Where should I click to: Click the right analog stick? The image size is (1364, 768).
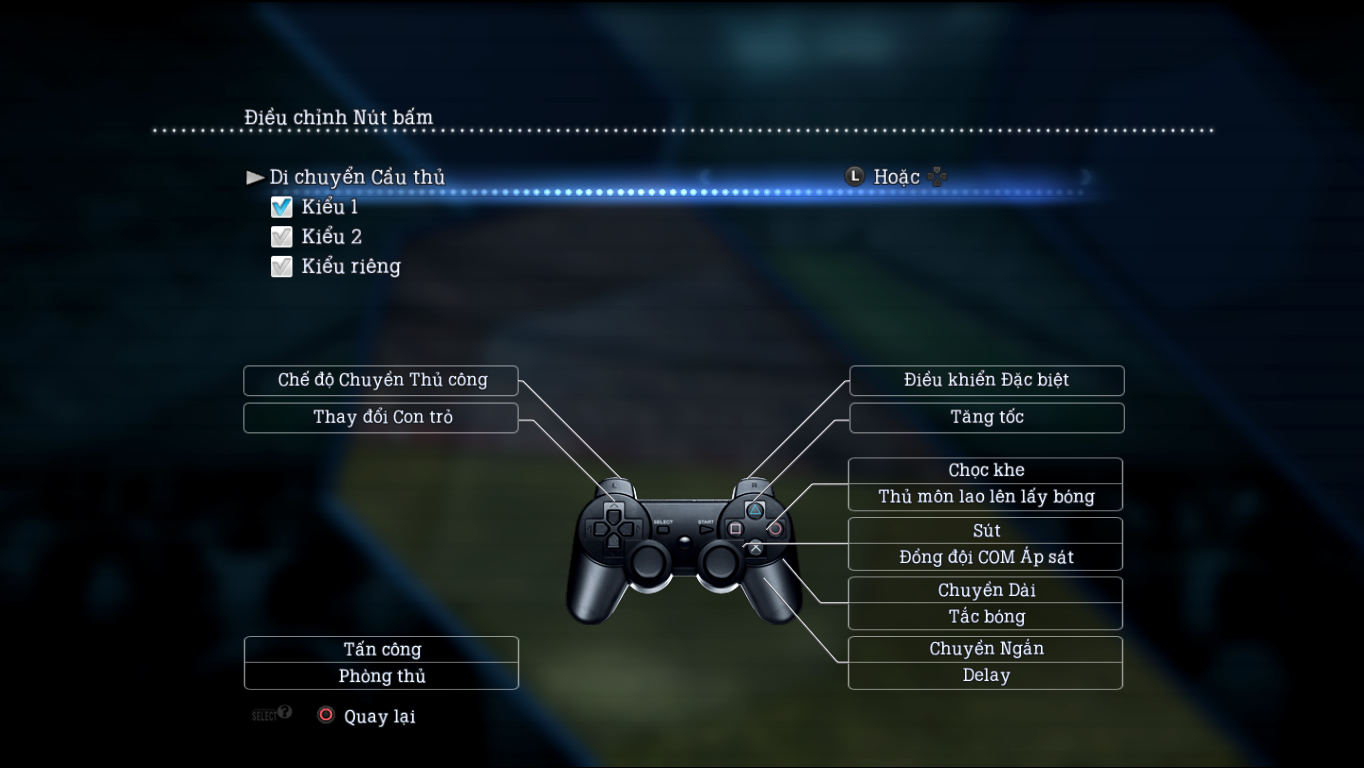722,562
